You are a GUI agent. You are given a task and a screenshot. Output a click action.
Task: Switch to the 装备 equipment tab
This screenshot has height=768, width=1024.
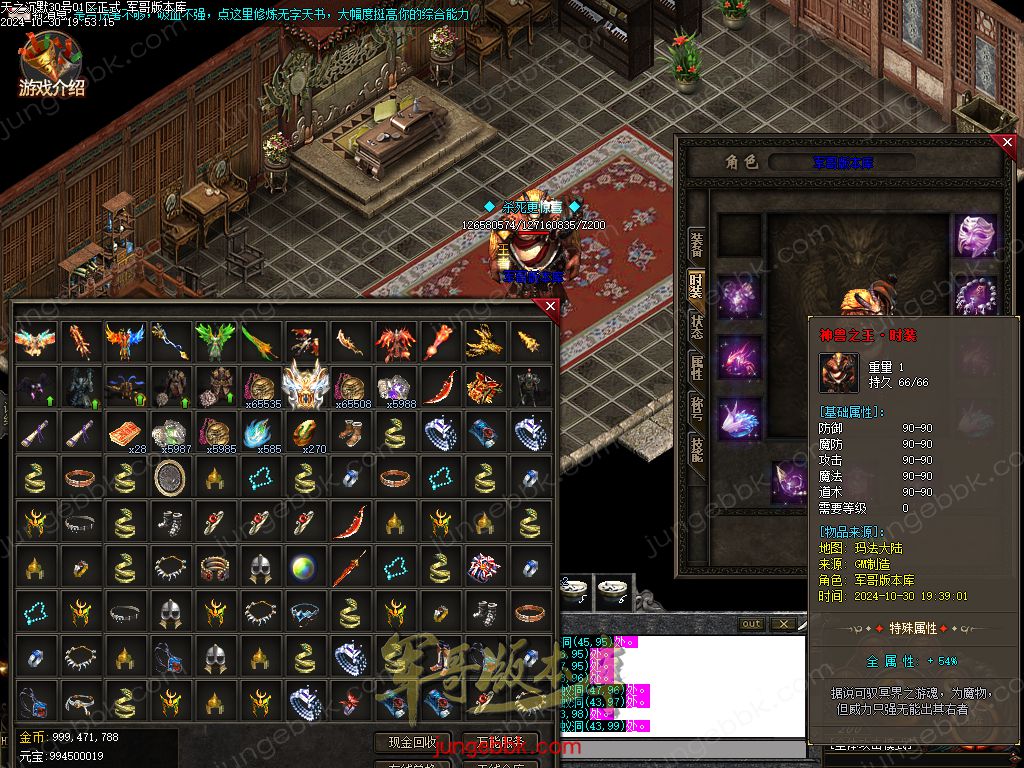(696, 243)
